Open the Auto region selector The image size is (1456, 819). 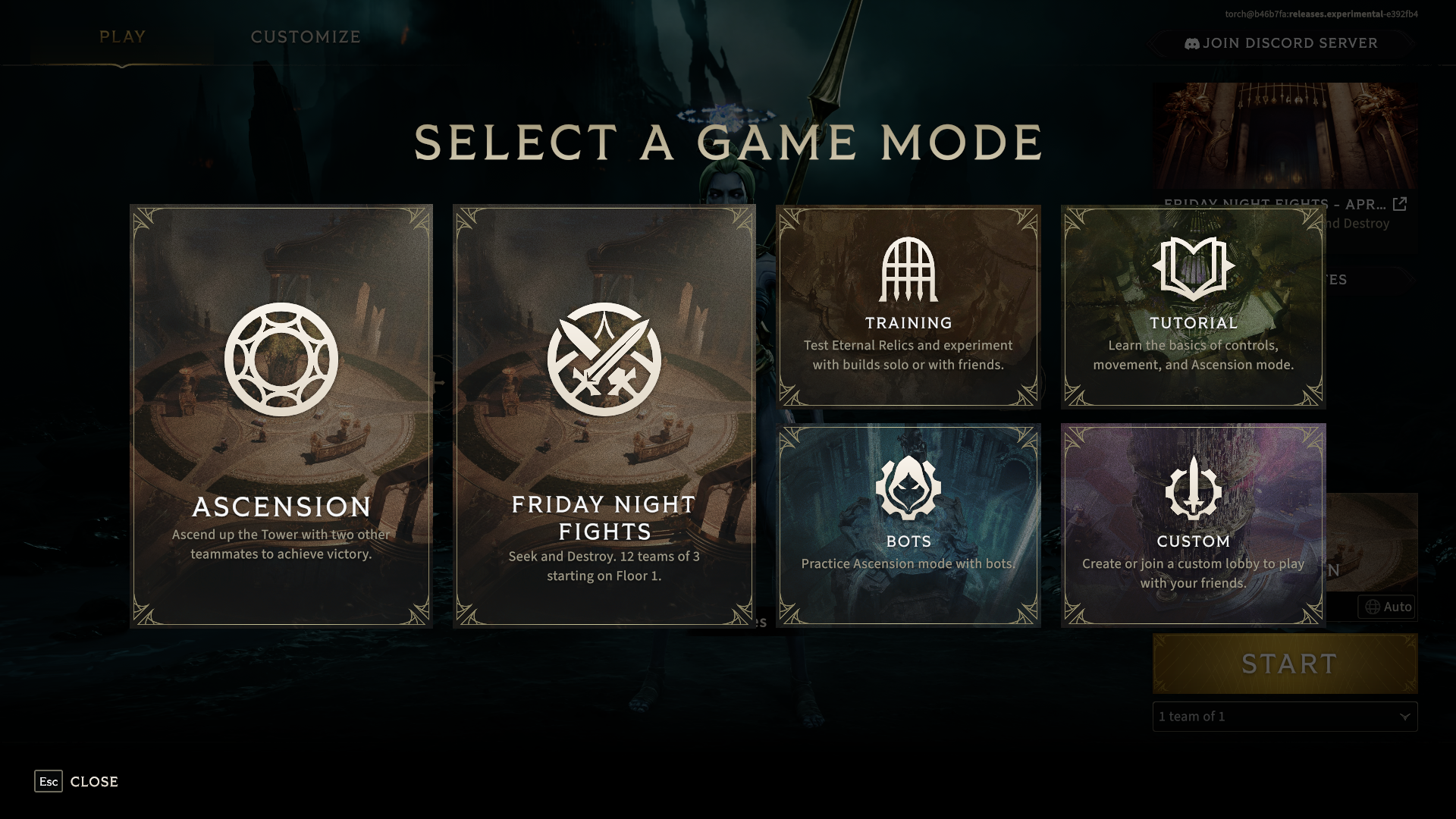tap(1387, 607)
